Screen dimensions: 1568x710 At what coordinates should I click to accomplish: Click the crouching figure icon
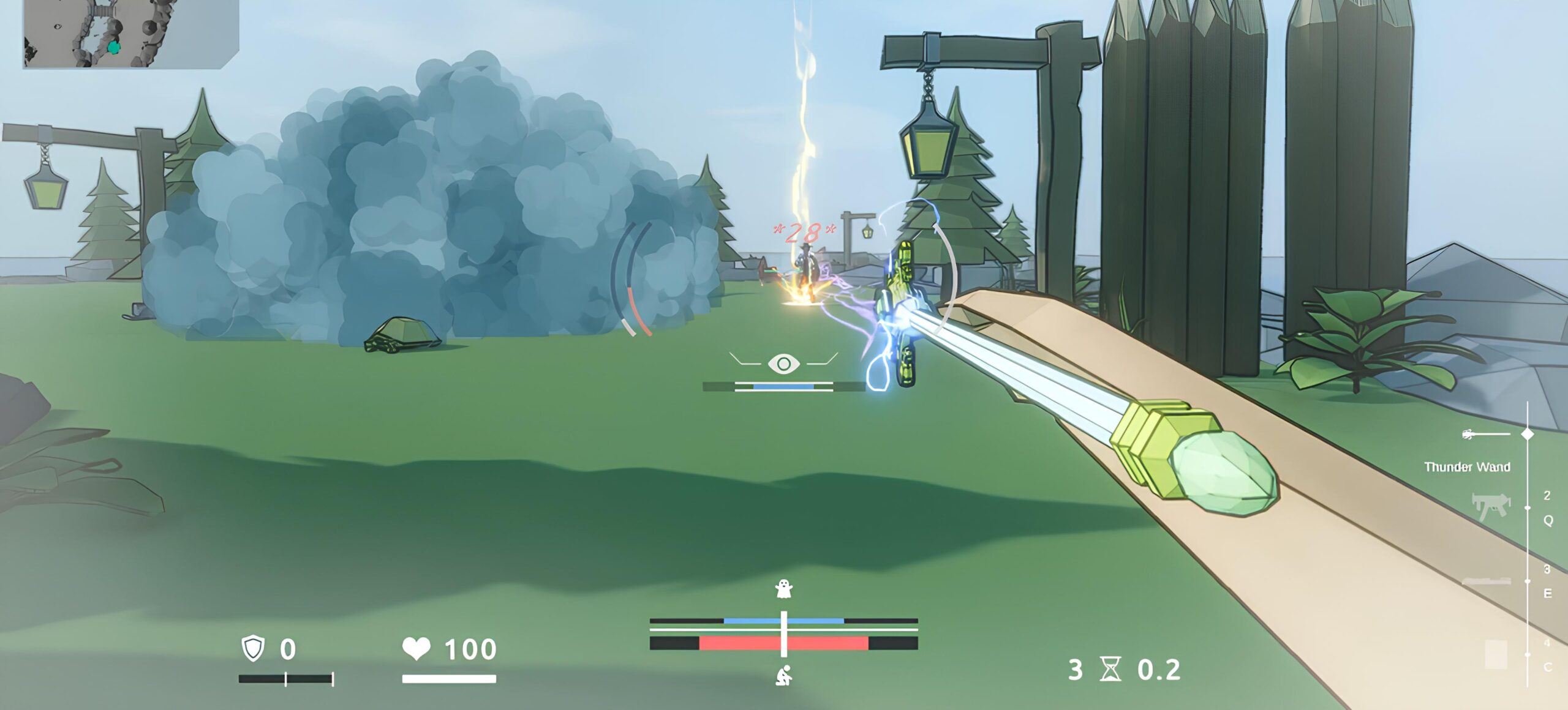point(783,675)
